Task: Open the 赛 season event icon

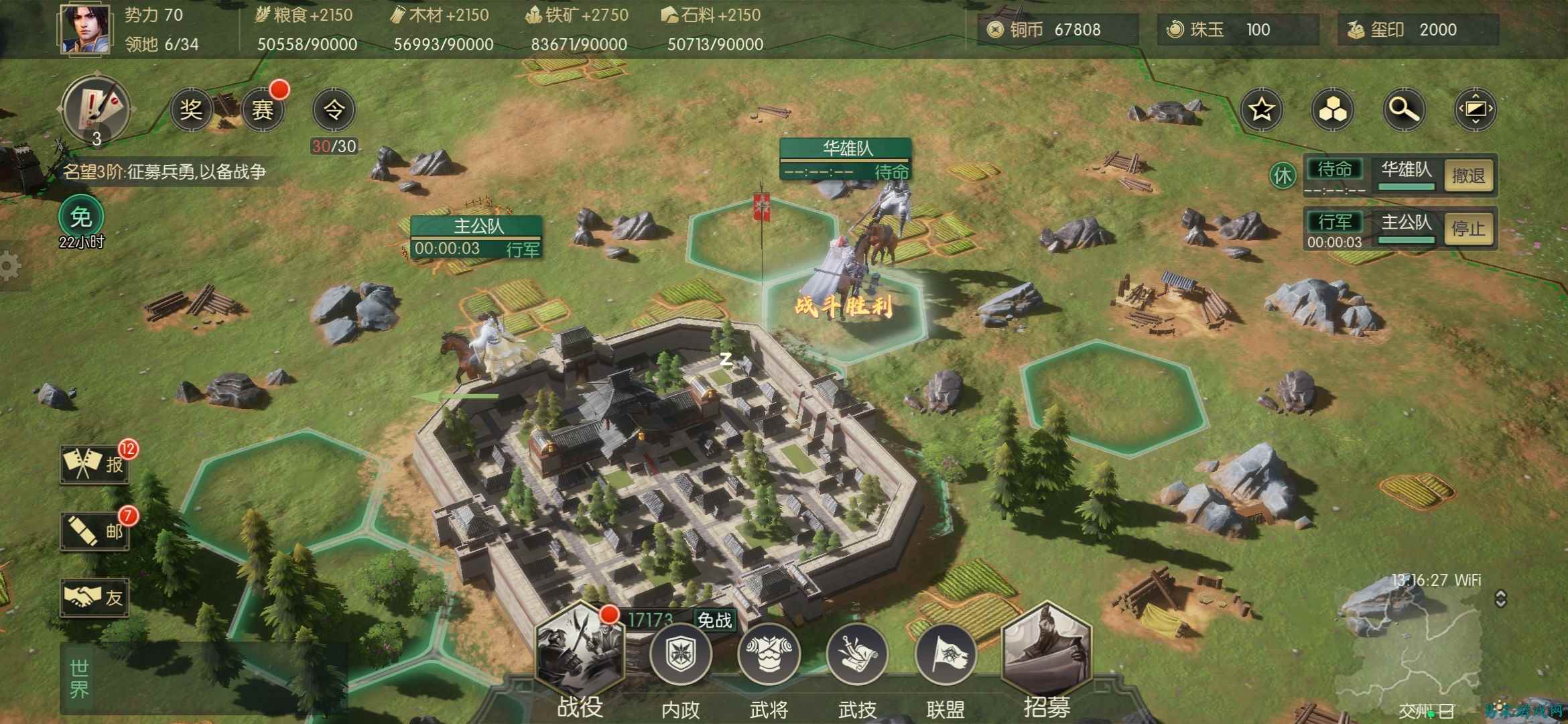Action: tap(262, 109)
